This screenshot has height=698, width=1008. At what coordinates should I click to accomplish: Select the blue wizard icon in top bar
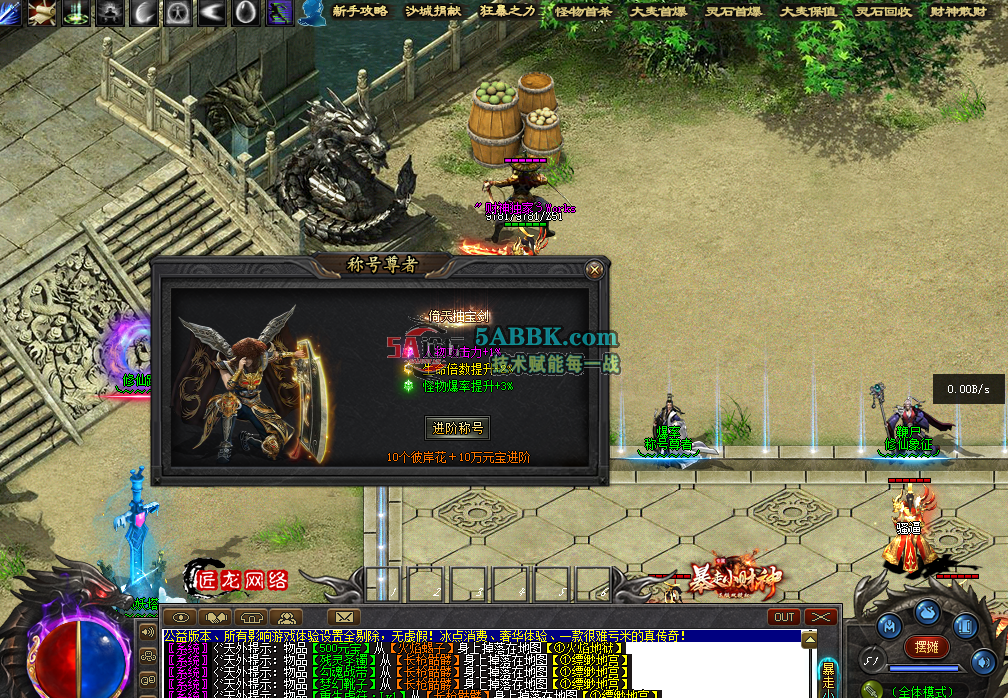(314, 12)
